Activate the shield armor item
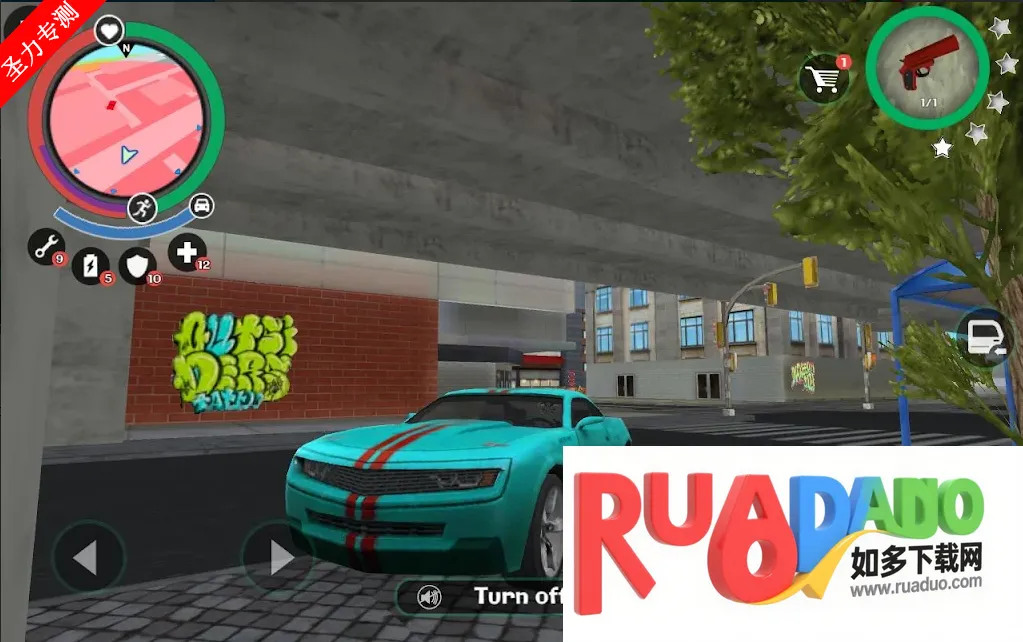 [x=137, y=266]
